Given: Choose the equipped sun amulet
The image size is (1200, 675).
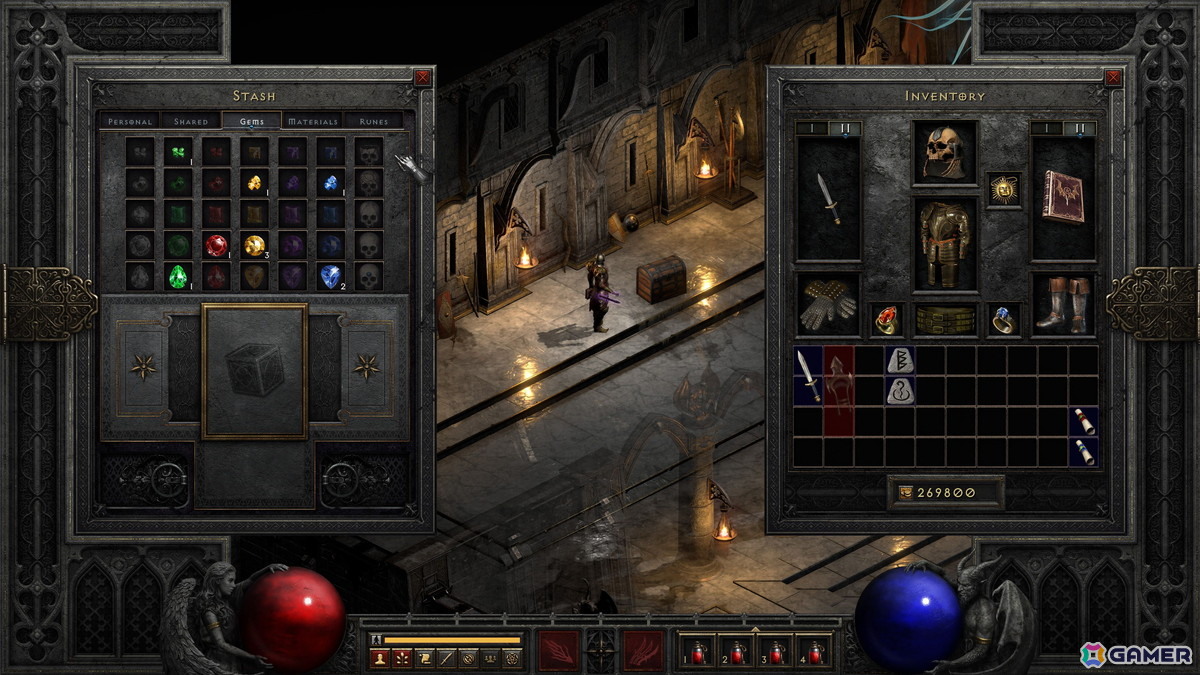Looking at the screenshot, I should (1003, 189).
